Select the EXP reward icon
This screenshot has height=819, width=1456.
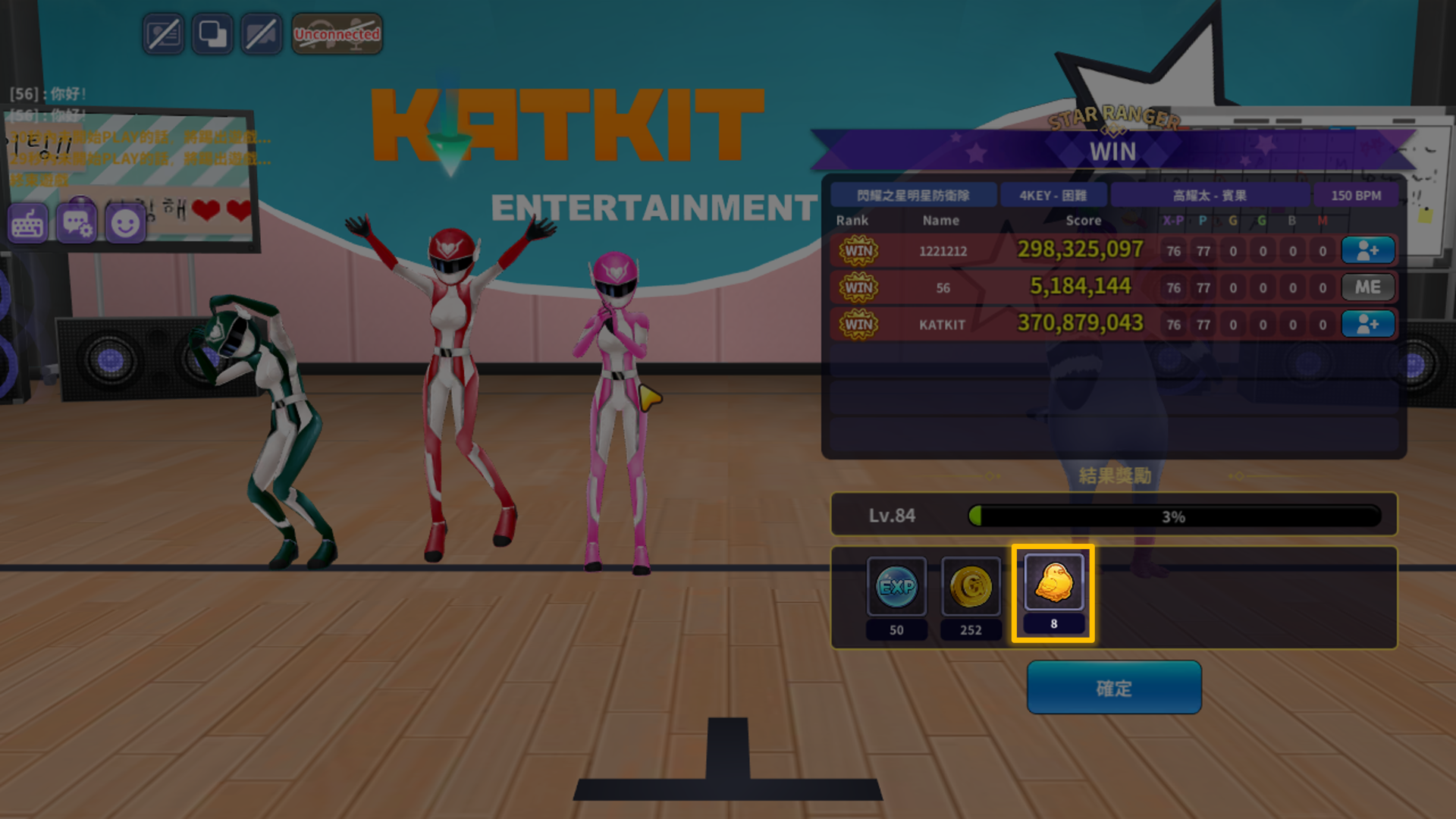point(896,586)
